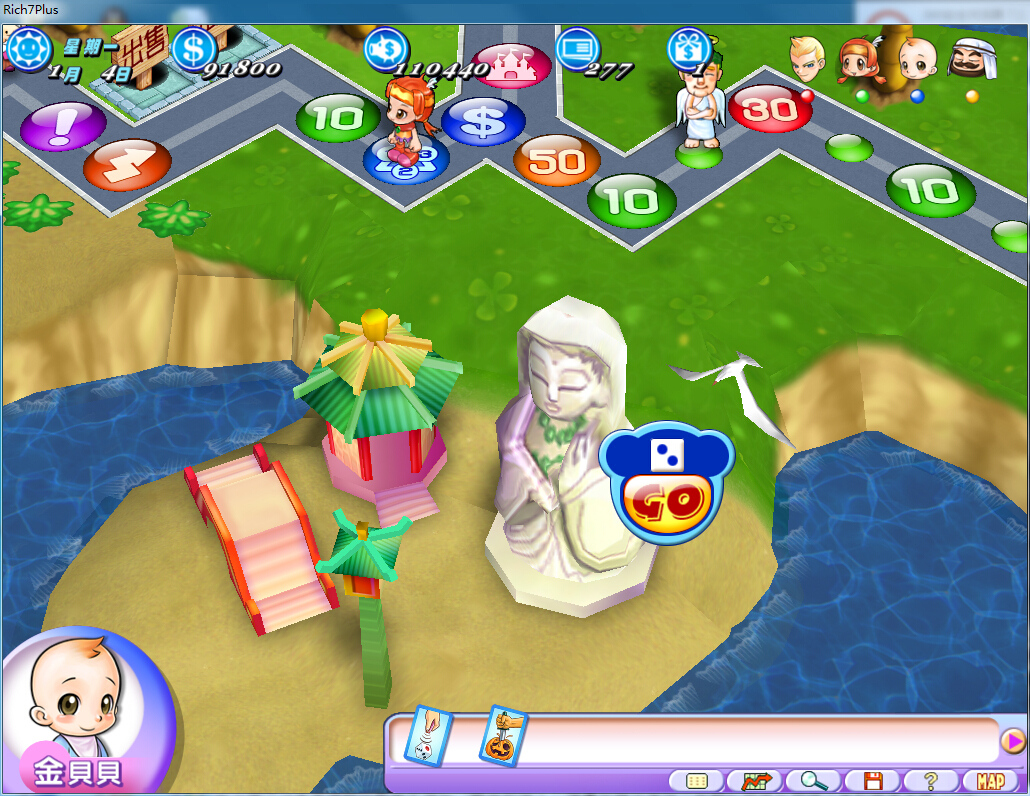Click the piggy bank savings icon
The height and width of the screenshot is (796, 1030).
[x=386, y=48]
